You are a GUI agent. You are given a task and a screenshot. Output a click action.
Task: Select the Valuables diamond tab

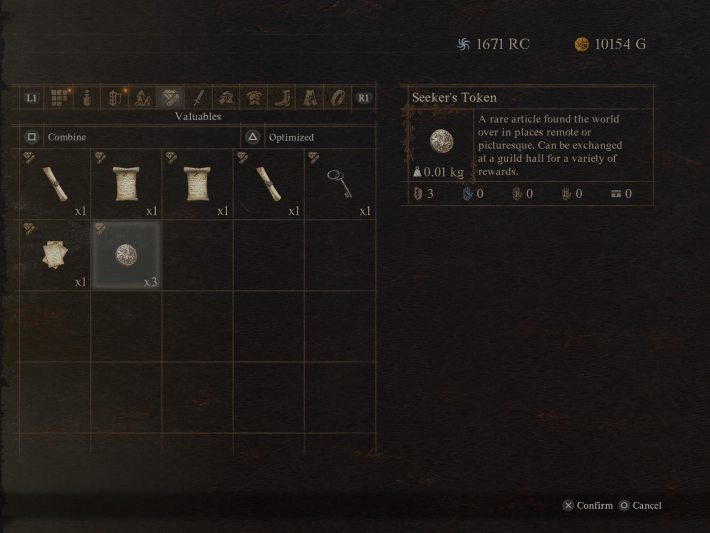pos(171,98)
